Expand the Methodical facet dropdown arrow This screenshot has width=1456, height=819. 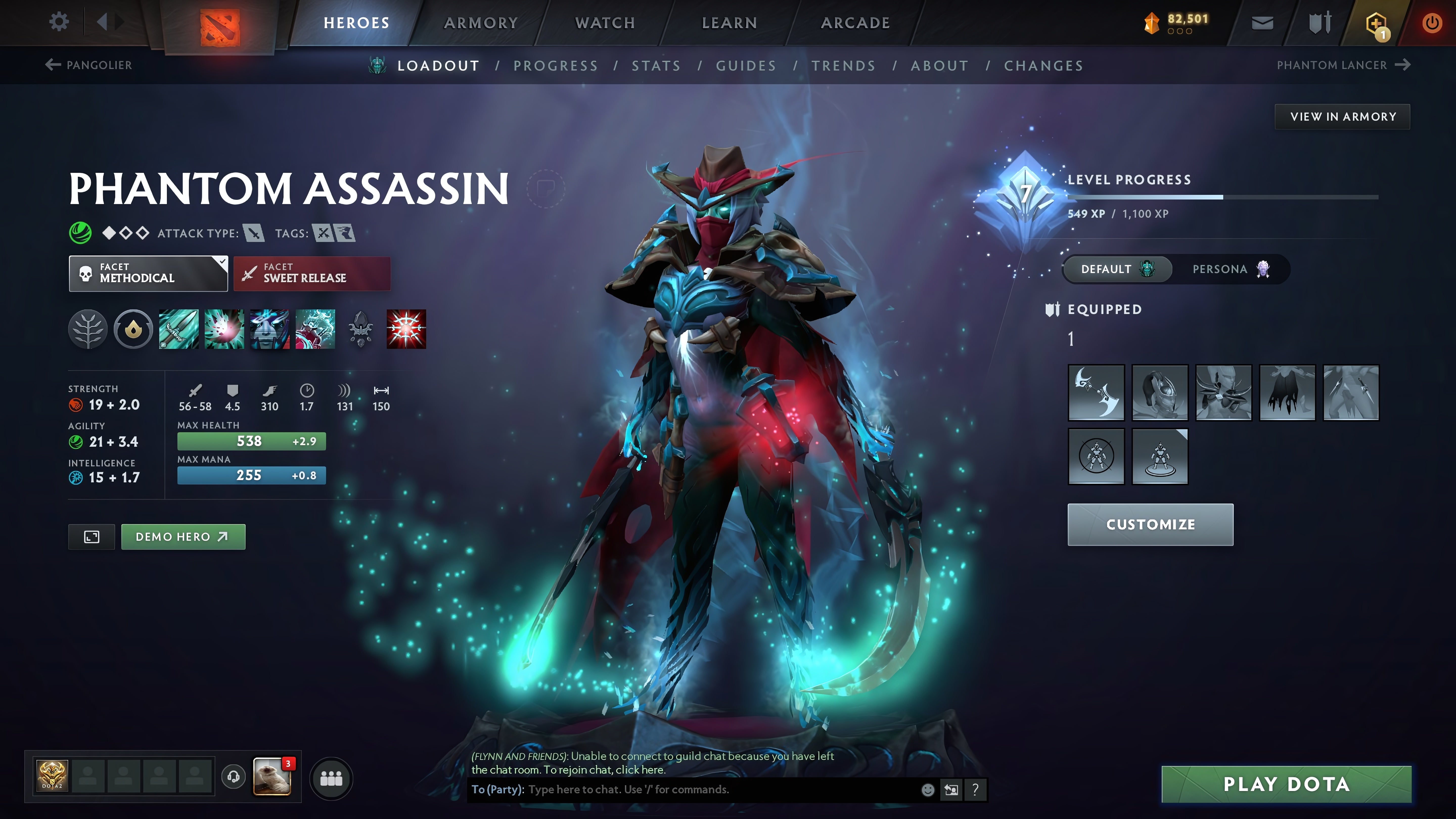click(220, 263)
